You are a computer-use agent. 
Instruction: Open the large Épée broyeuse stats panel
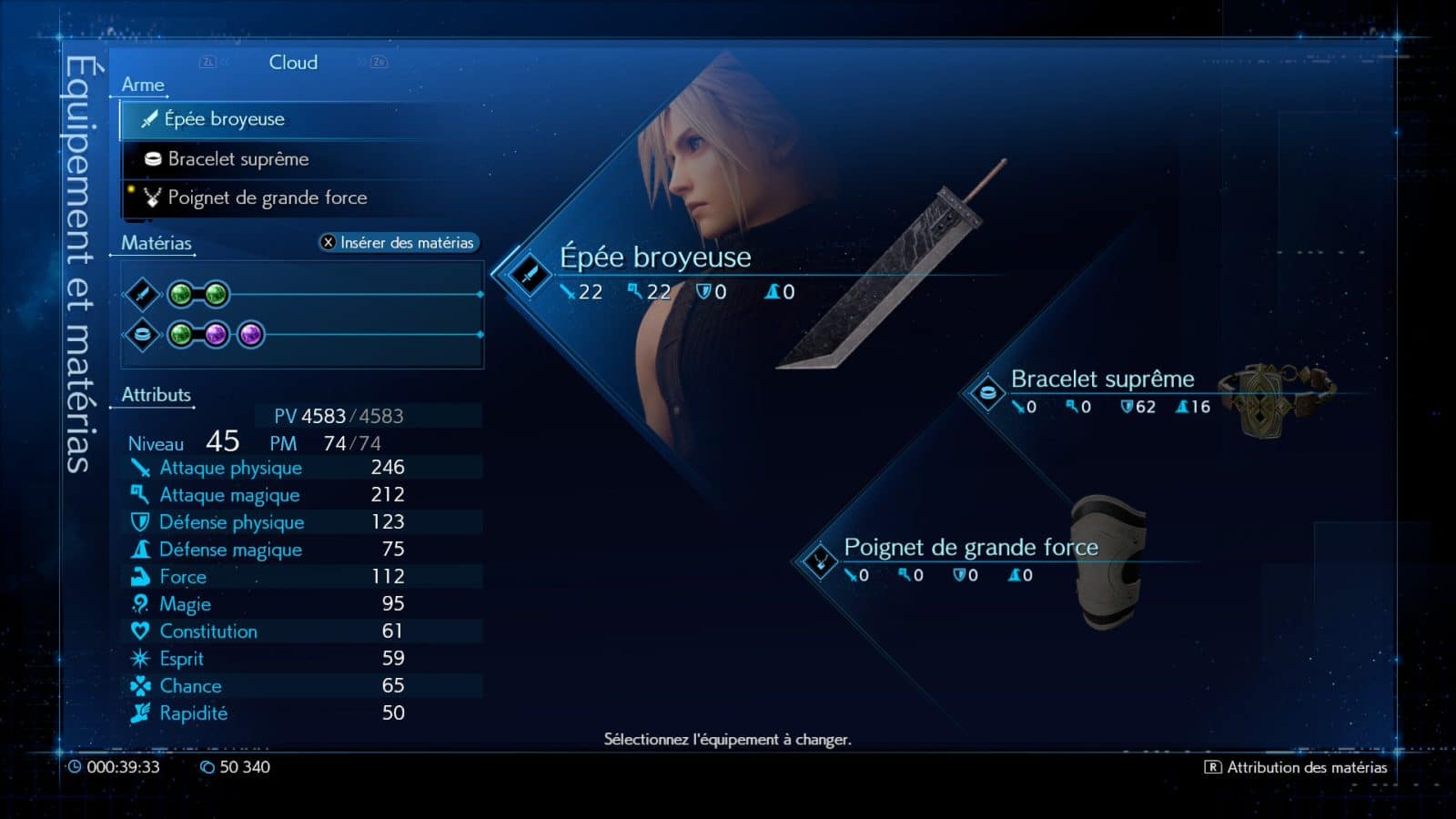tap(654, 271)
